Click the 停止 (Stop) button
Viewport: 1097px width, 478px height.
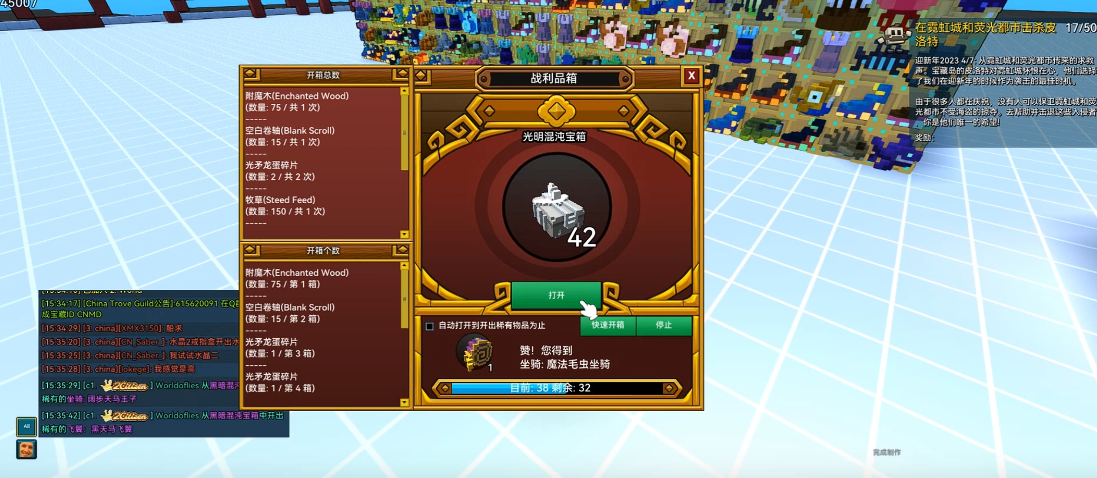[664, 325]
